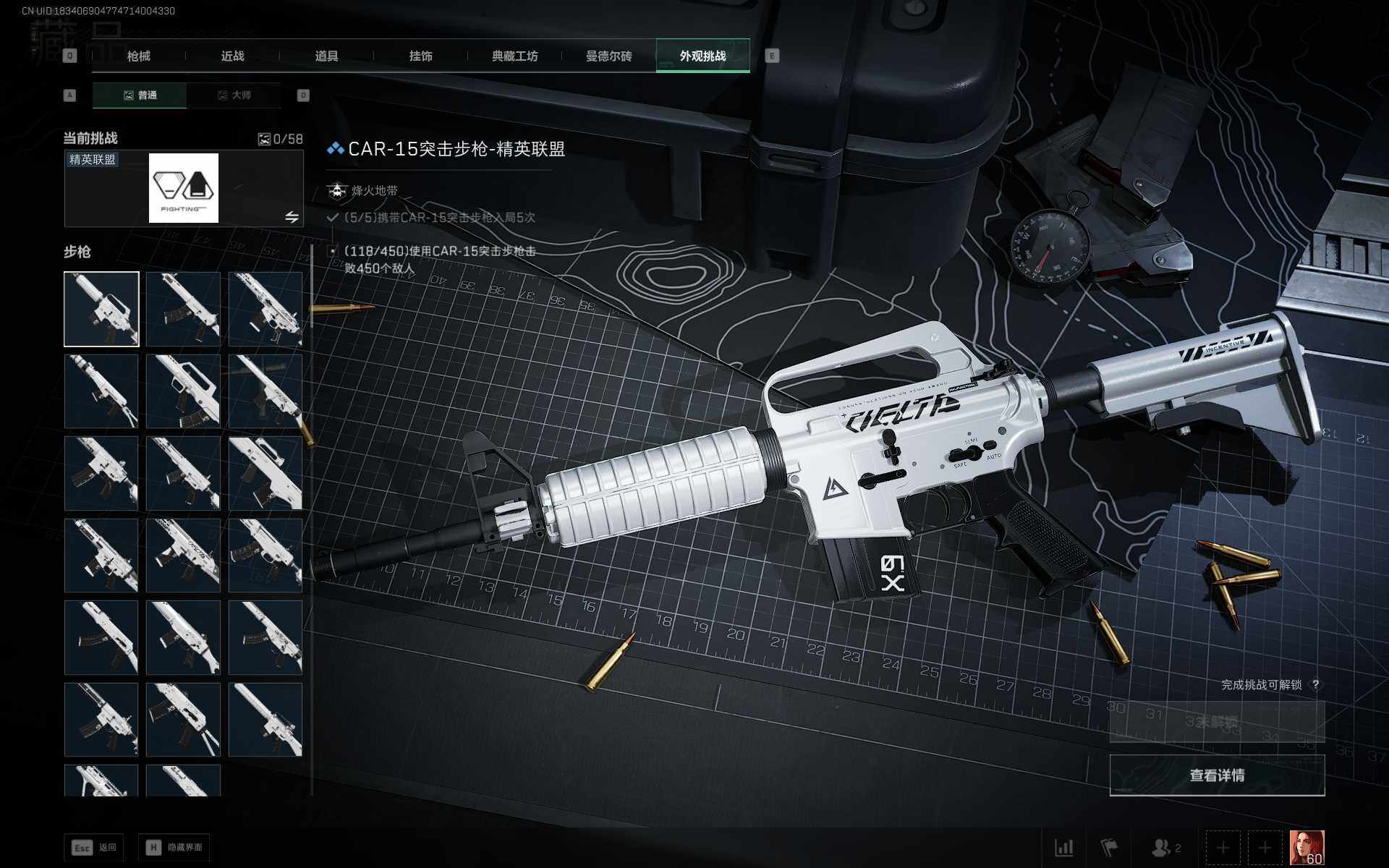Select the highlighted CAR-15 rifle skin thumbnail
The width and height of the screenshot is (1389, 868).
pos(101,309)
